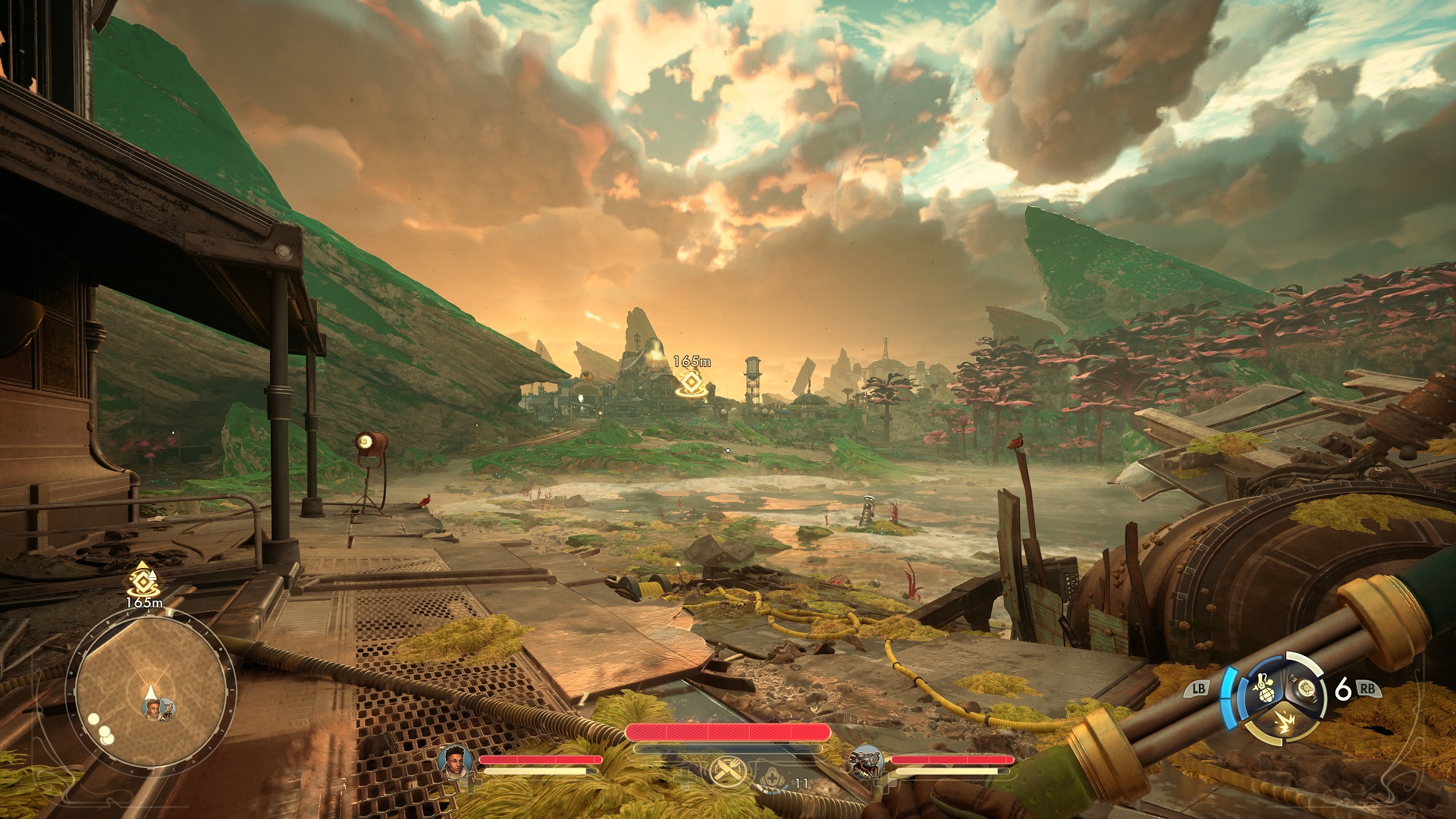Select the round gadget device slot
The image size is (1456, 819).
coord(1305,688)
